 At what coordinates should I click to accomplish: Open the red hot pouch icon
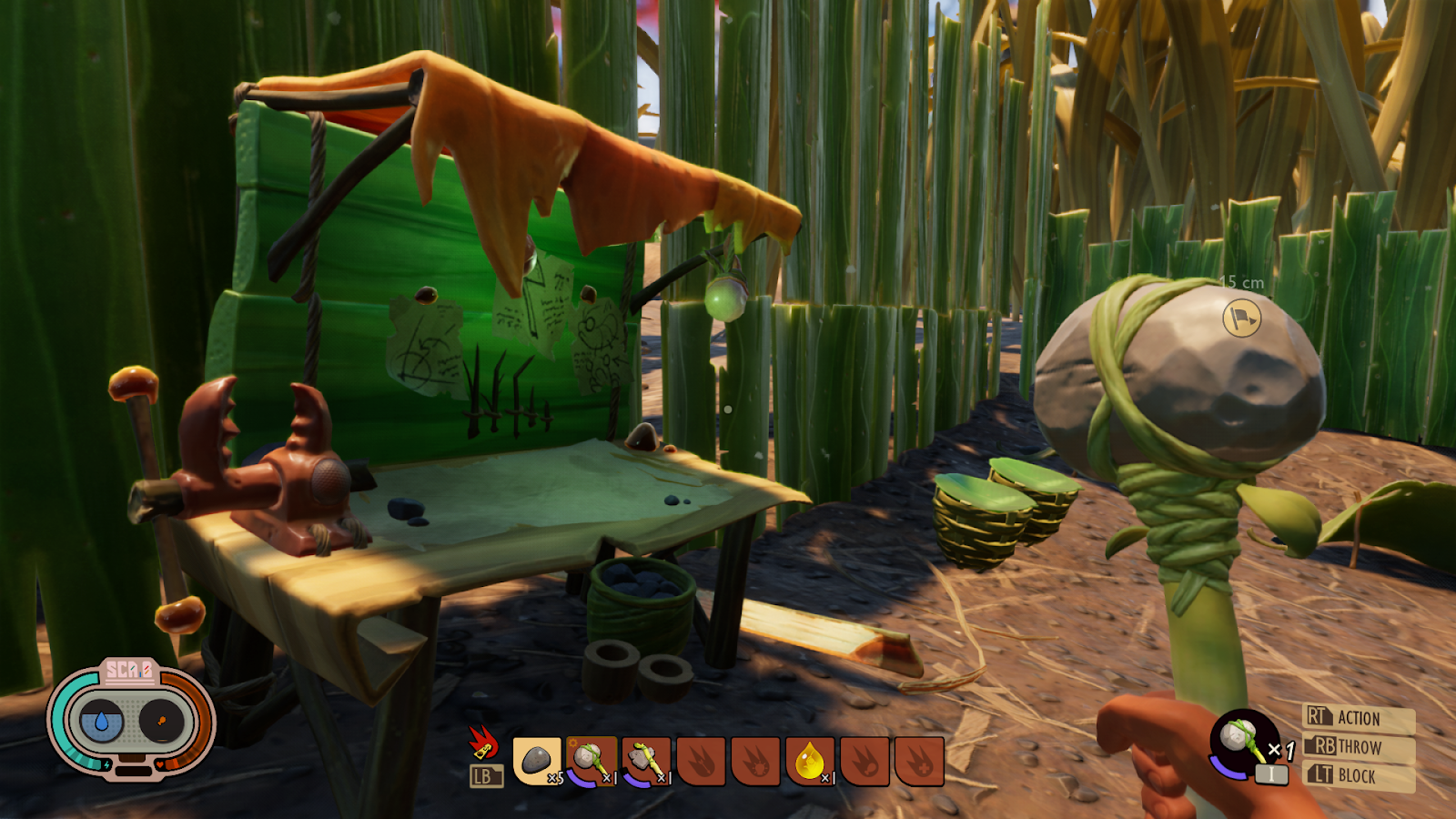(x=483, y=743)
